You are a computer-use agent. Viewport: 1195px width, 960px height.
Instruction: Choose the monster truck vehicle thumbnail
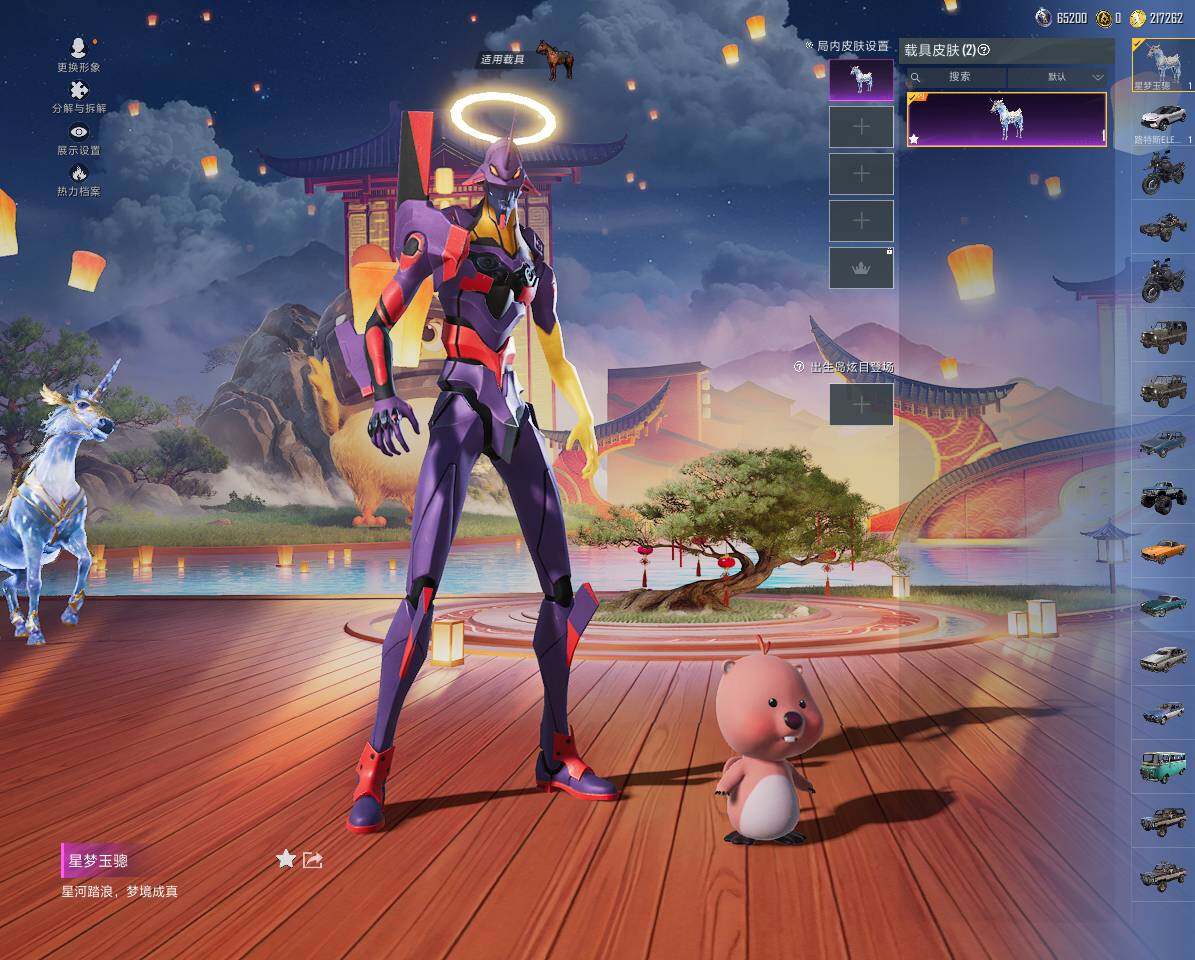tap(1163, 497)
